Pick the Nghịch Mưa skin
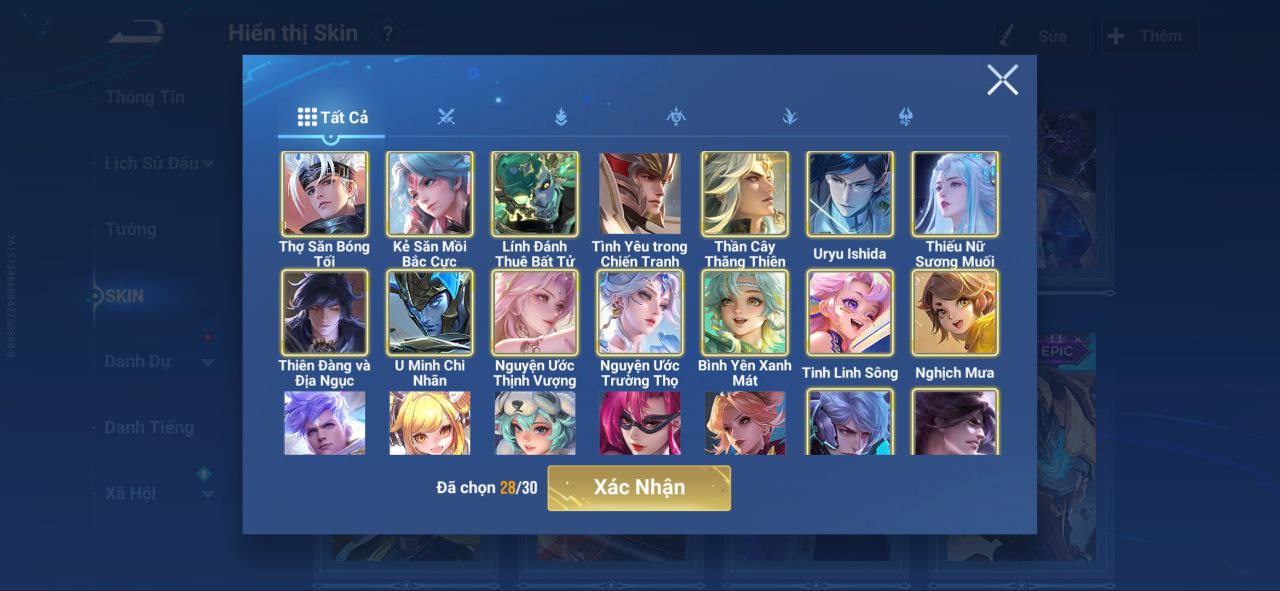The image size is (1280, 591). tap(954, 312)
